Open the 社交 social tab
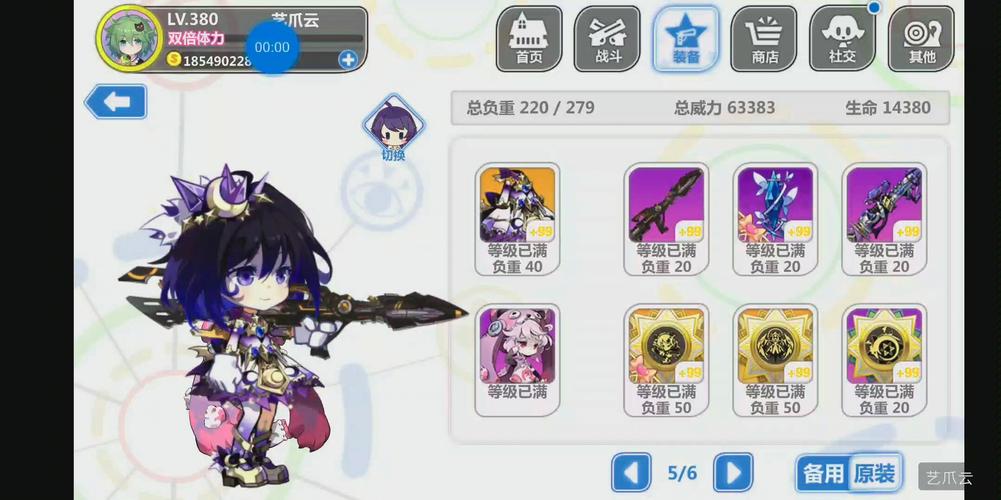This screenshot has width=1001, height=500. (x=842, y=39)
